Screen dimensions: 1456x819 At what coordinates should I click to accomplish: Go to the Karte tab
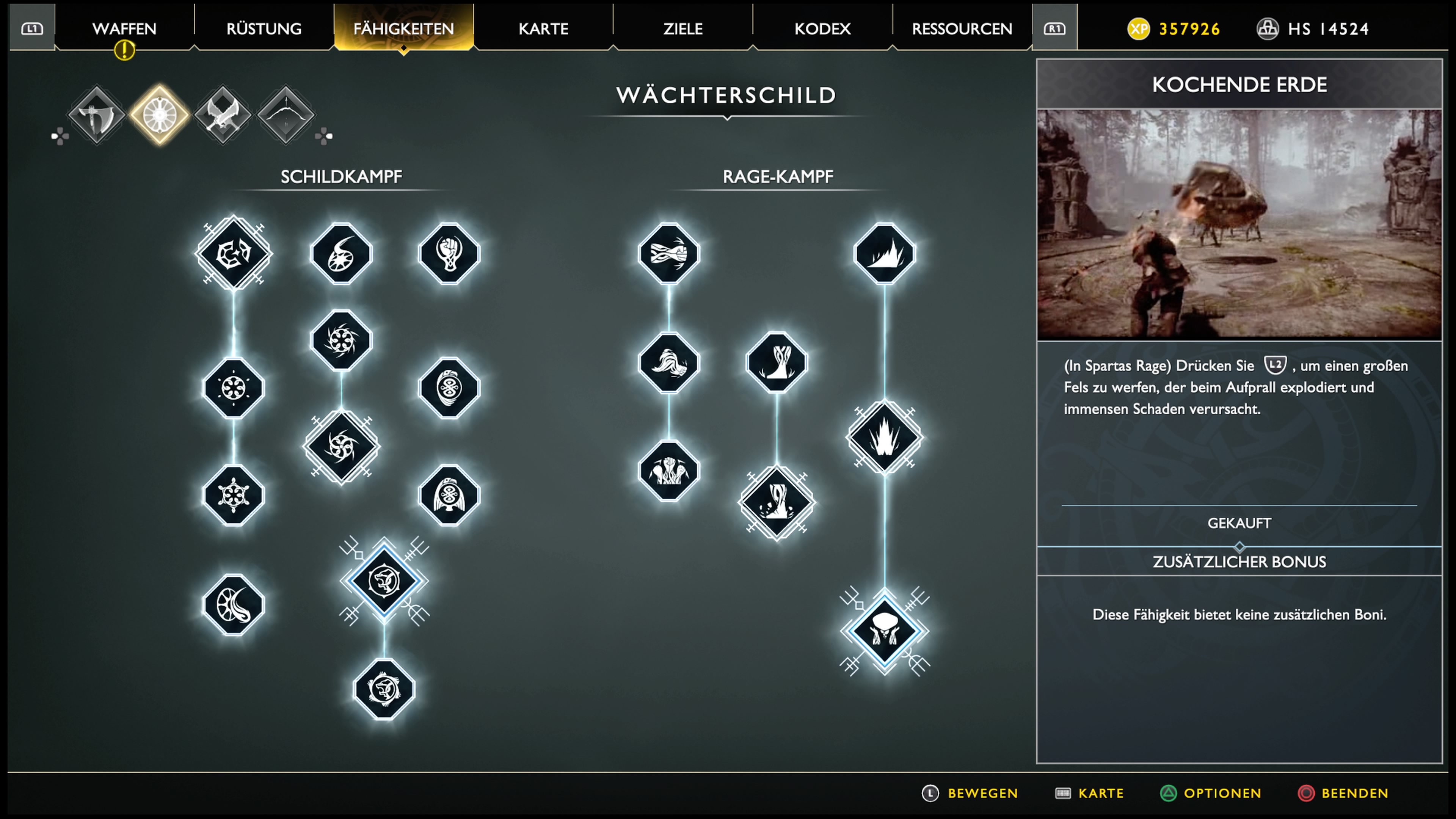pyautogui.click(x=543, y=28)
